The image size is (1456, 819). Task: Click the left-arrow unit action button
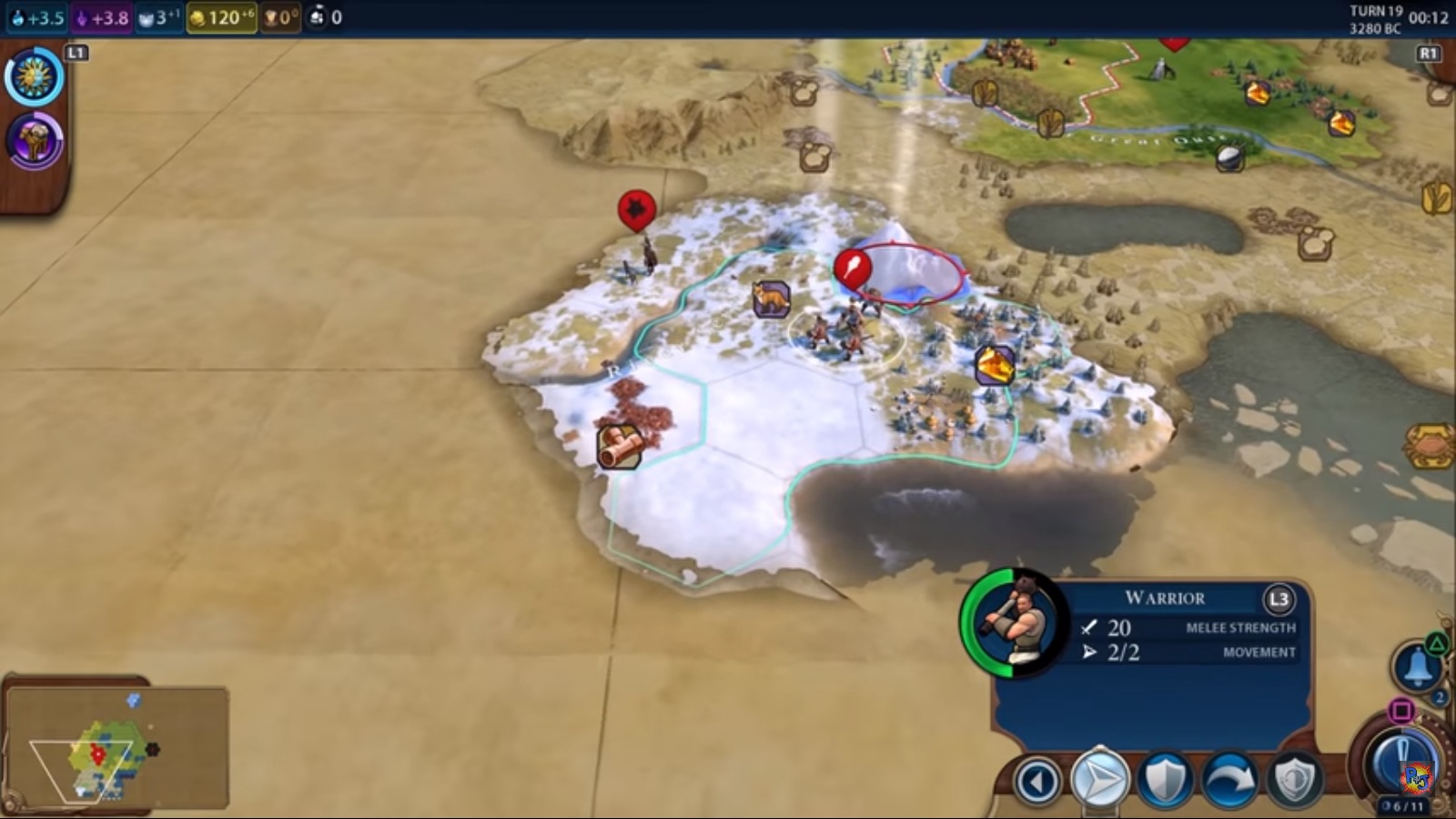click(x=1037, y=781)
